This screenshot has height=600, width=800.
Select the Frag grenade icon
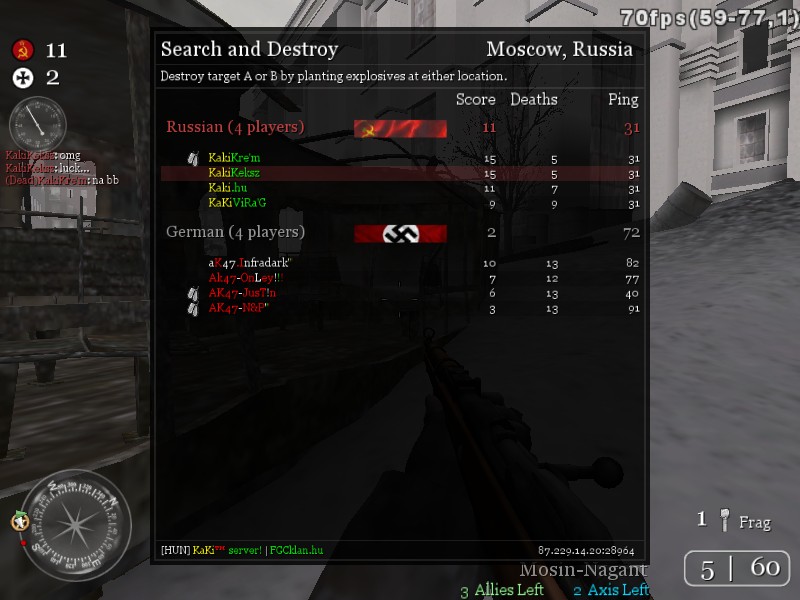tap(727, 520)
